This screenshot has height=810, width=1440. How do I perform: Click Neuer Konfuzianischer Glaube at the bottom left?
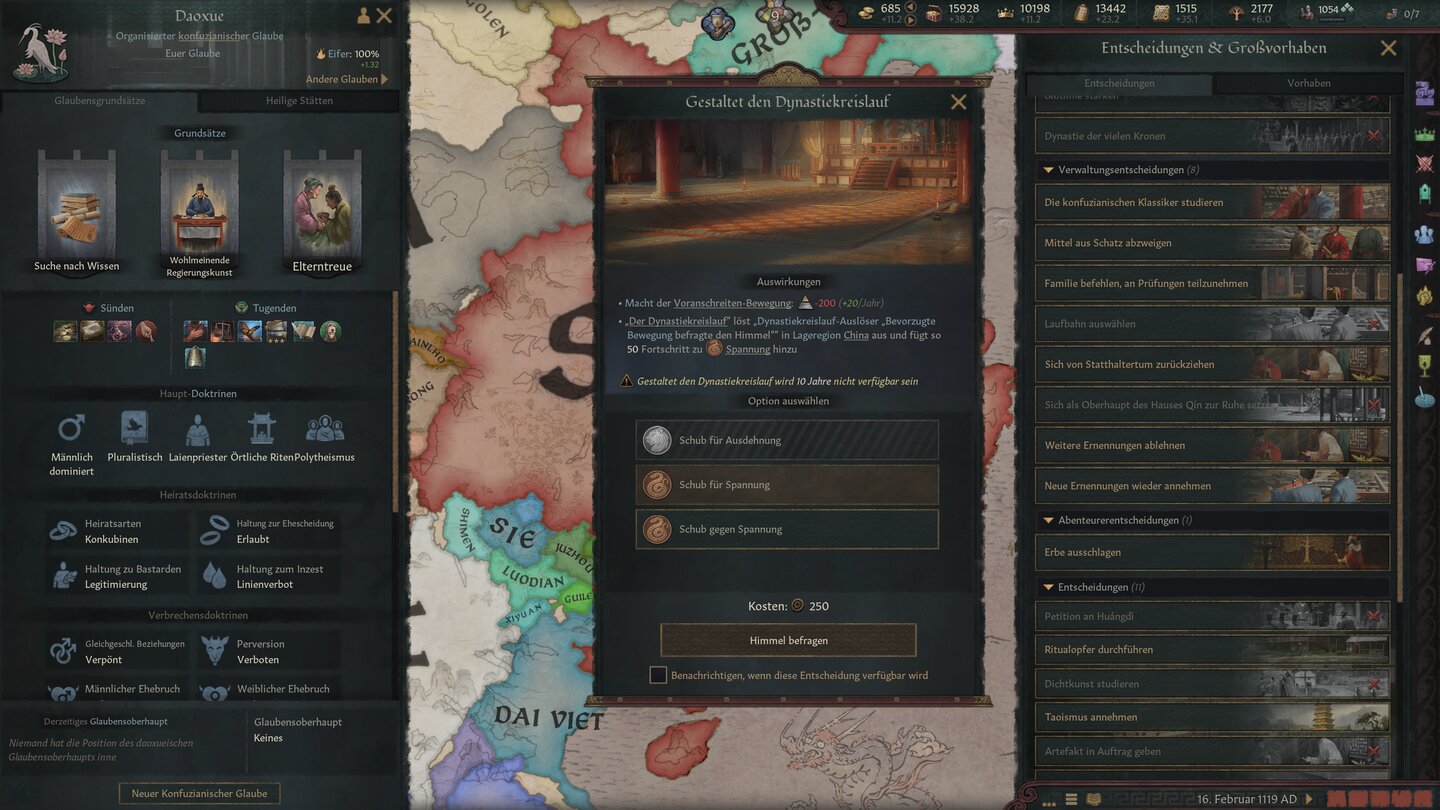[198, 792]
